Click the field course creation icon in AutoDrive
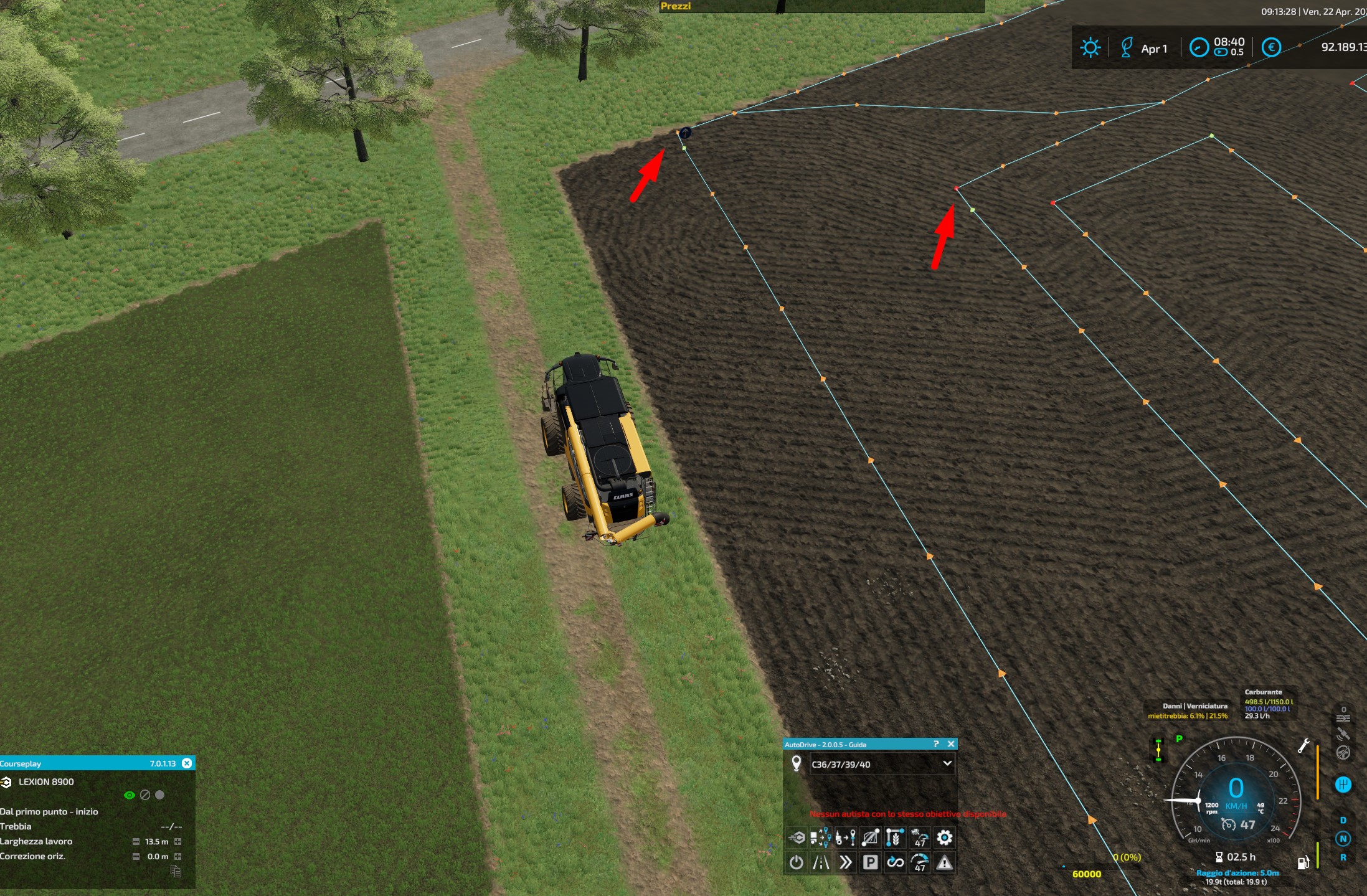1367x896 pixels. pyautogui.click(x=871, y=837)
